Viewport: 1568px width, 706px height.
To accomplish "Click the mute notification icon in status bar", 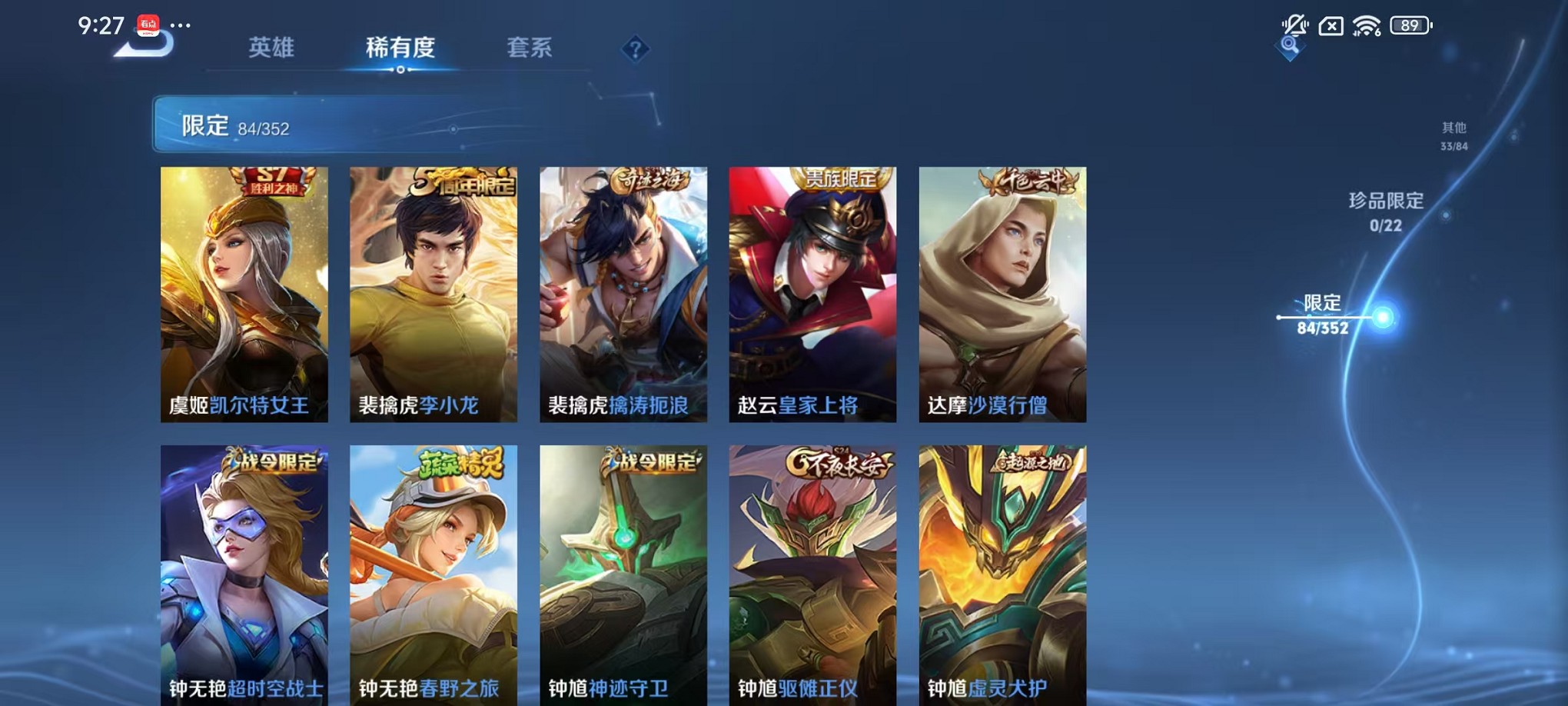I will [1297, 25].
